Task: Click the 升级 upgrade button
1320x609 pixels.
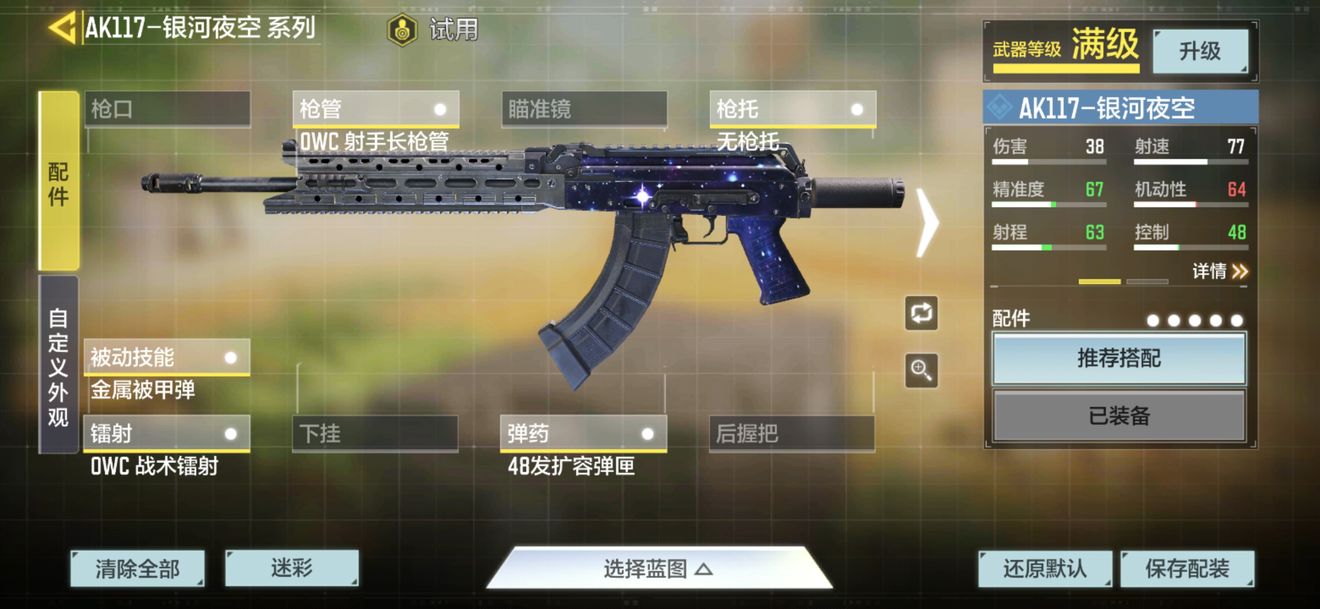Action: pos(1200,51)
